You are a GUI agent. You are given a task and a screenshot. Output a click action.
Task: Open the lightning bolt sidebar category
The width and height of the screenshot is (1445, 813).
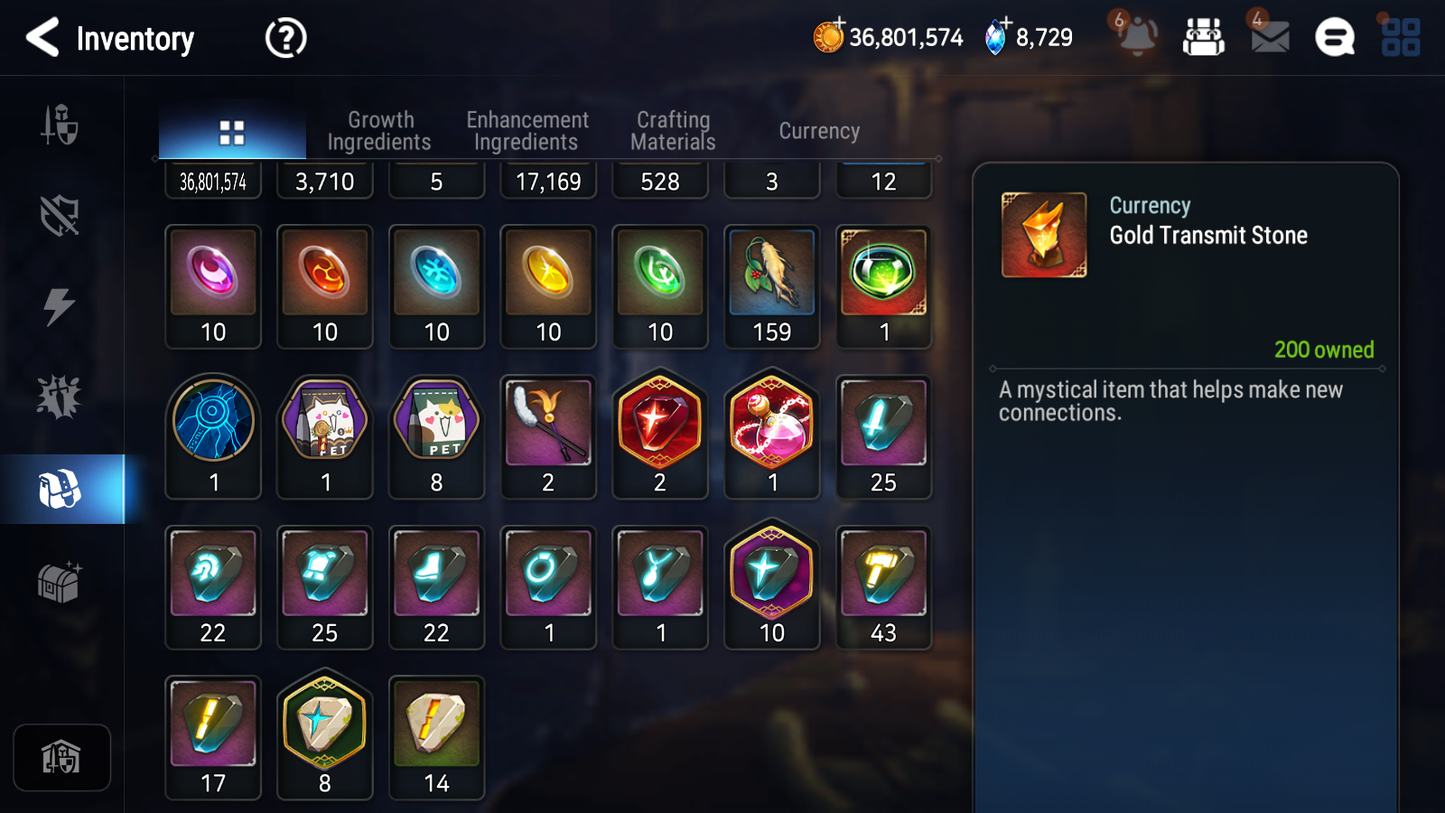pos(60,306)
